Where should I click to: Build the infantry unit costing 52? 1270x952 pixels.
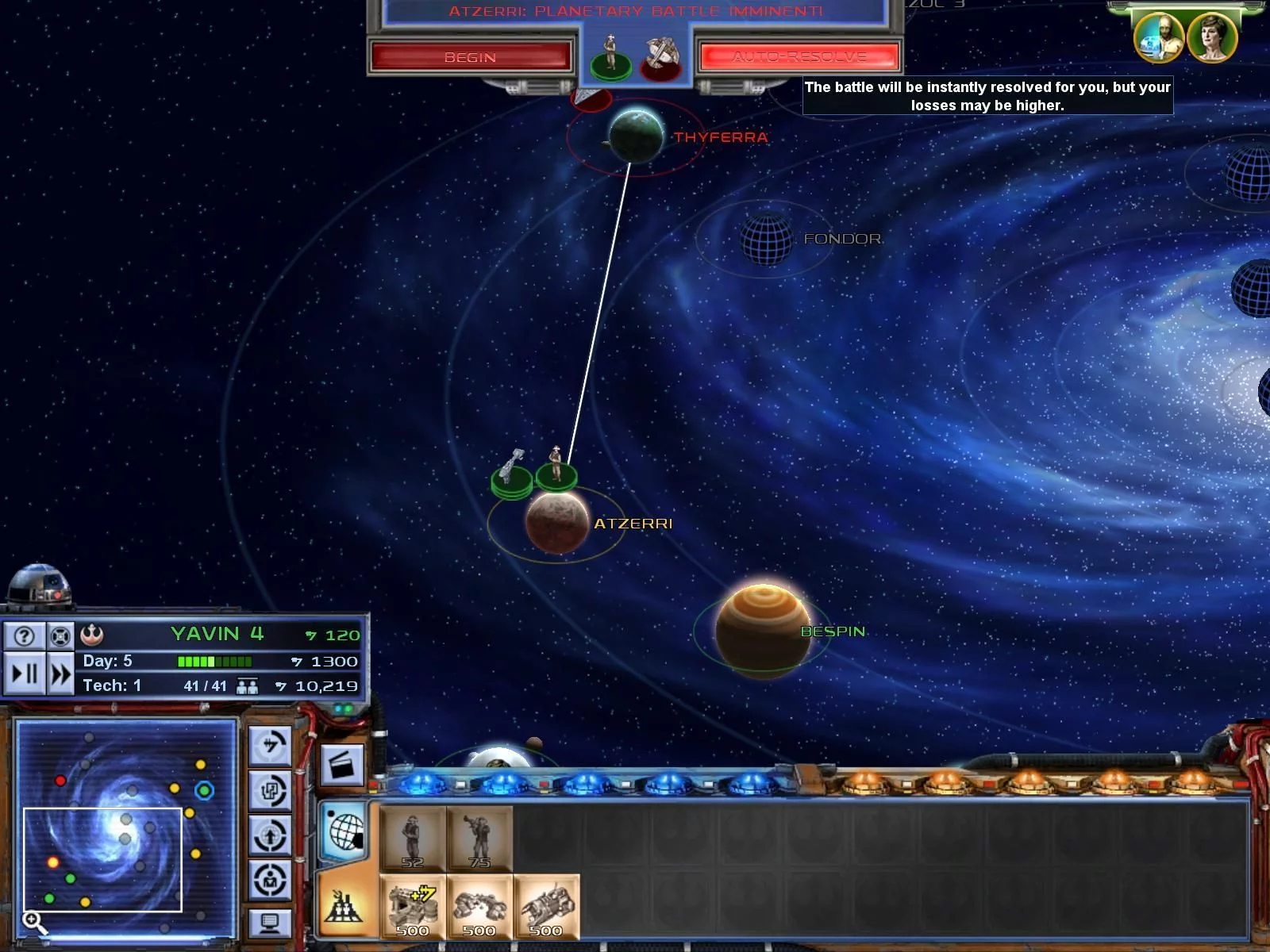tap(412, 839)
